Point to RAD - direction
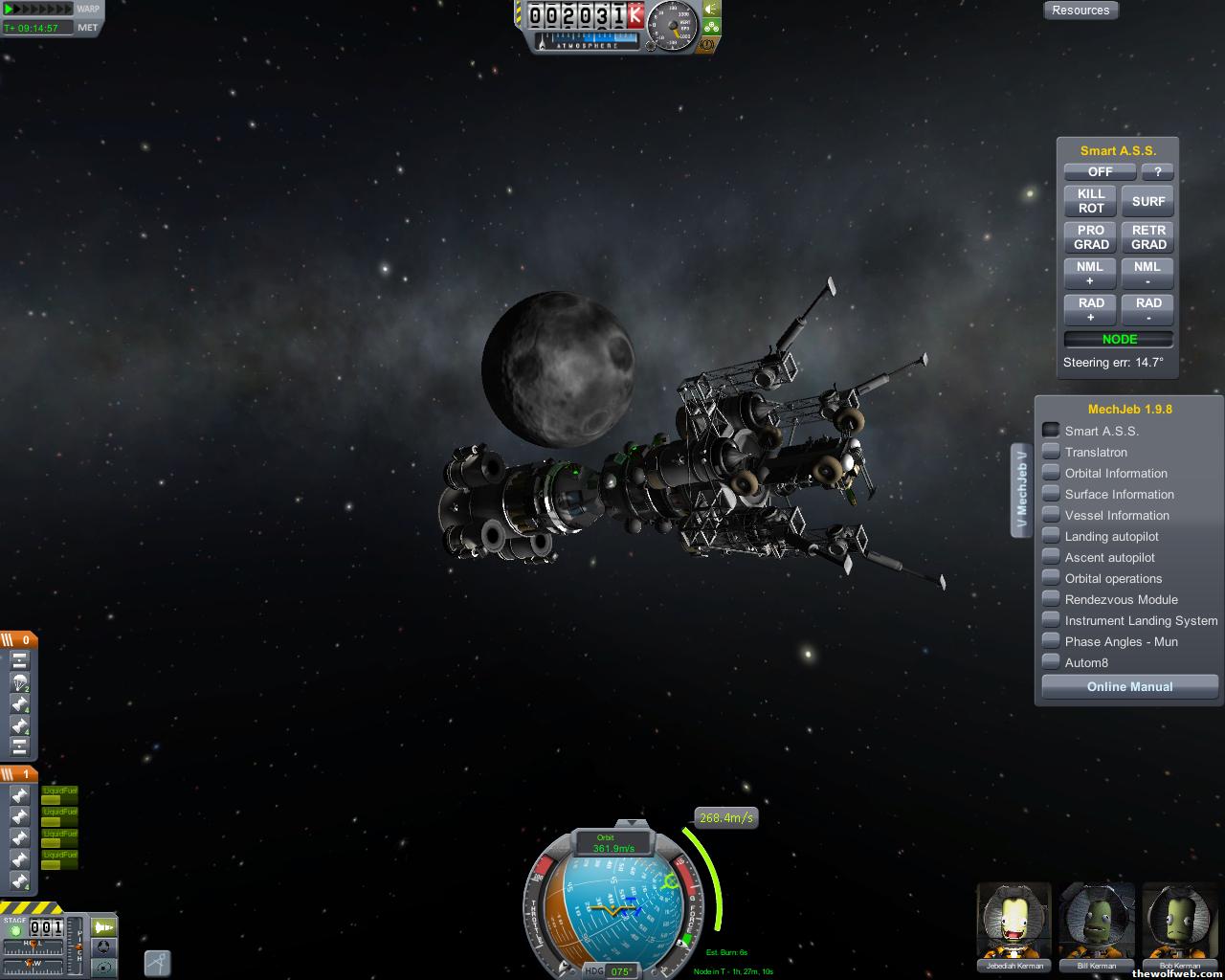The width and height of the screenshot is (1225, 980). (1147, 310)
